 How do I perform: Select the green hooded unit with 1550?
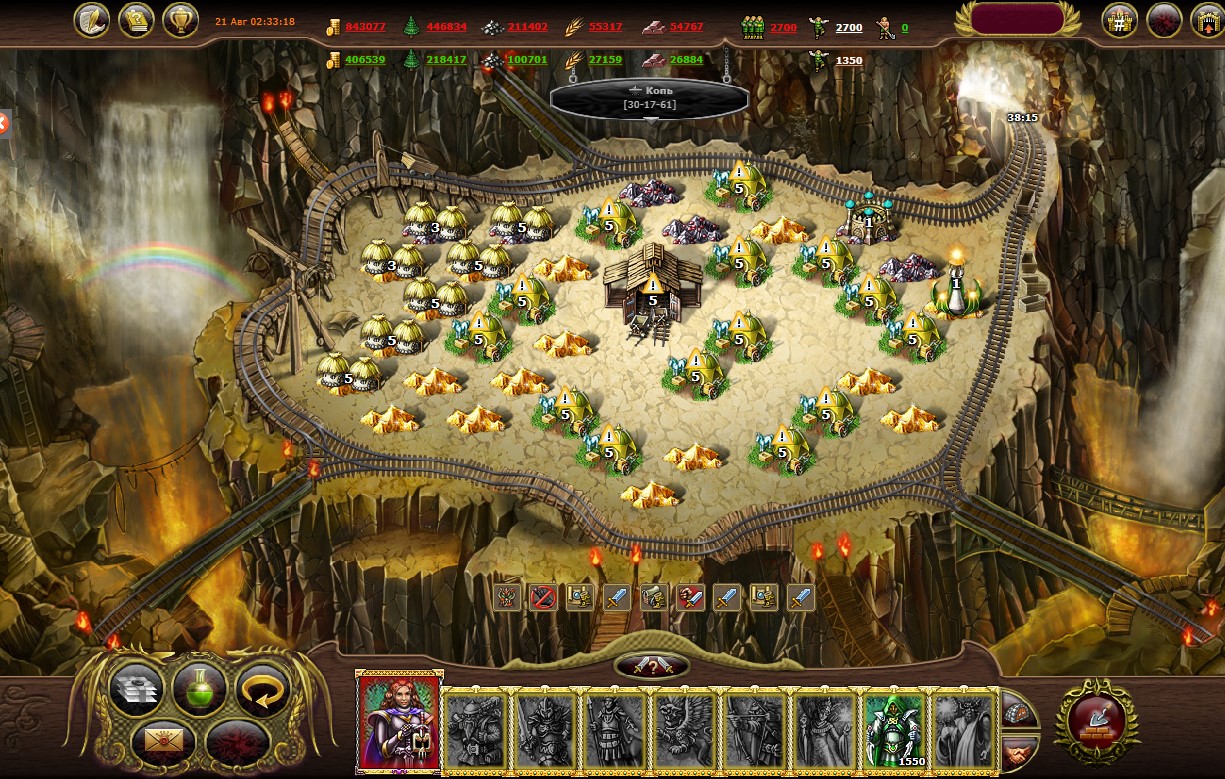point(894,729)
